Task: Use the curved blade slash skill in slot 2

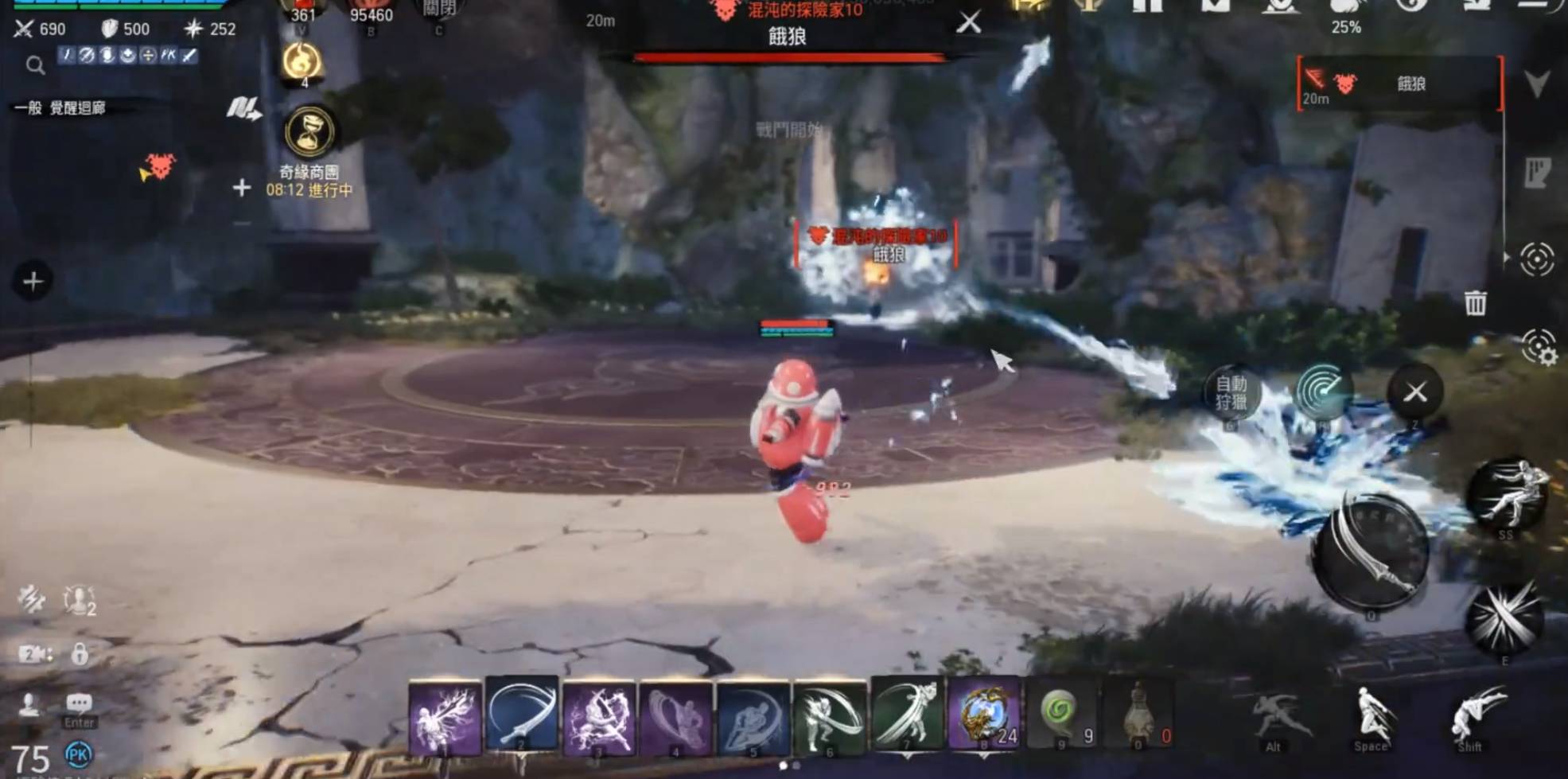Action: [x=521, y=717]
